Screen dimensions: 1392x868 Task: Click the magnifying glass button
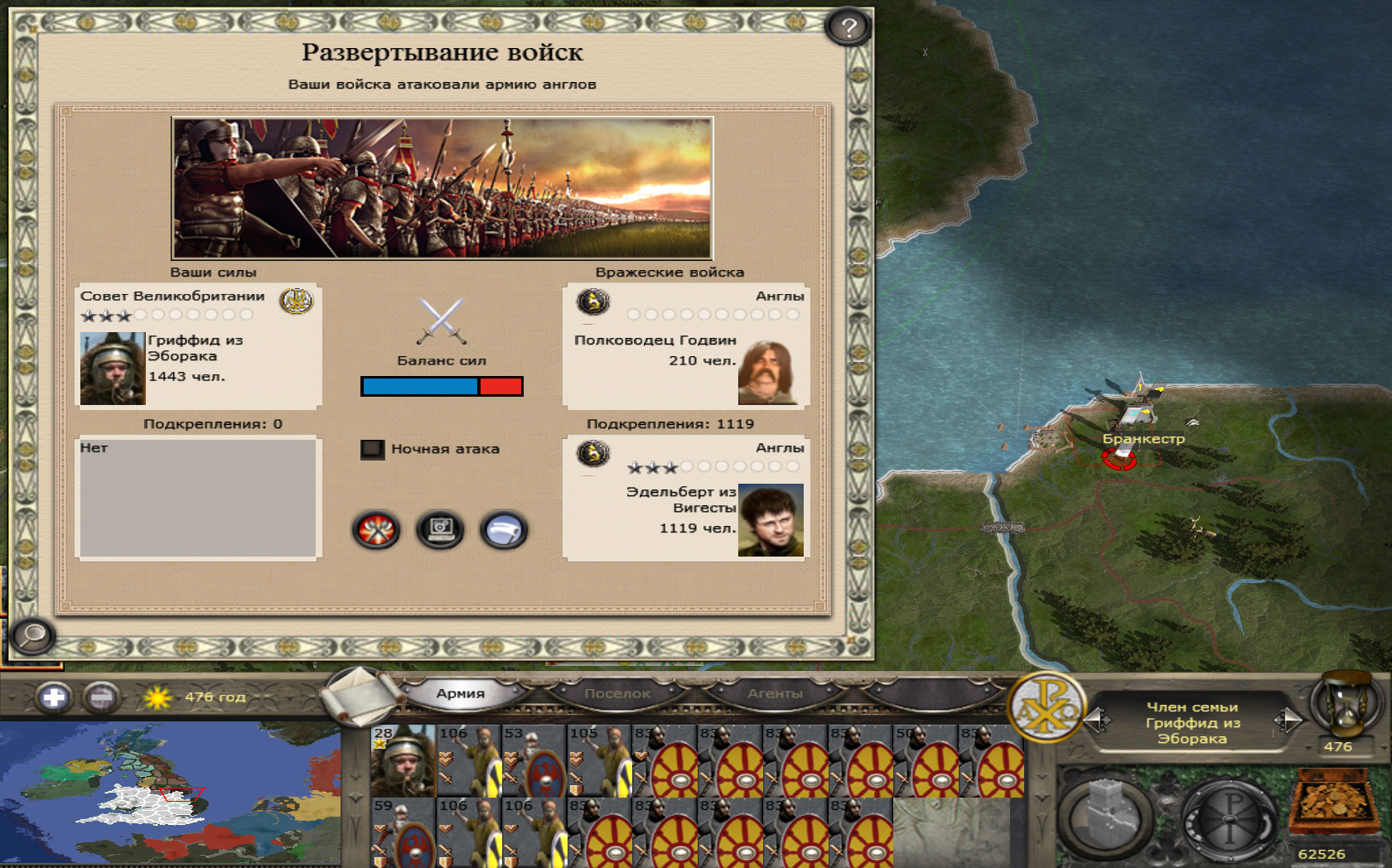(33, 636)
